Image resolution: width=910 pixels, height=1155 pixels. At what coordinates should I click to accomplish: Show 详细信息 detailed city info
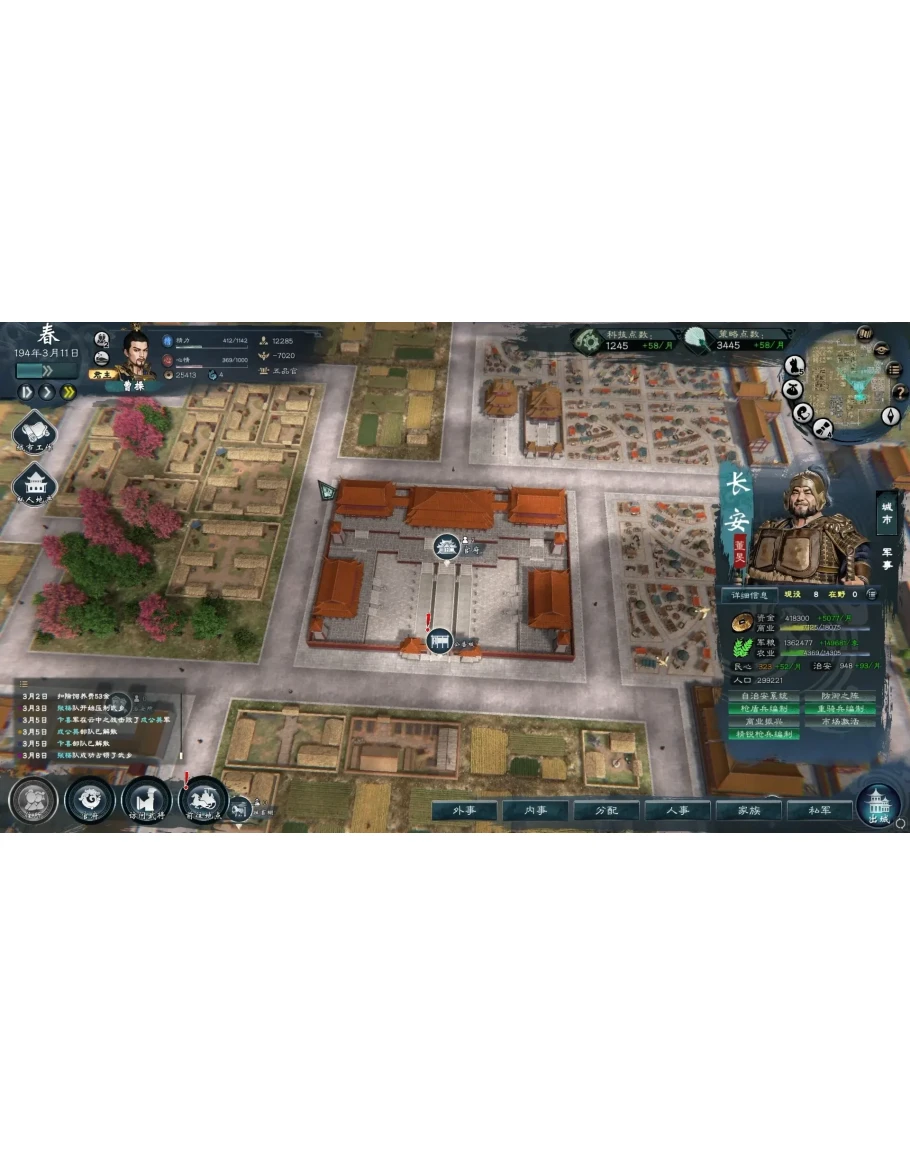tap(749, 595)
